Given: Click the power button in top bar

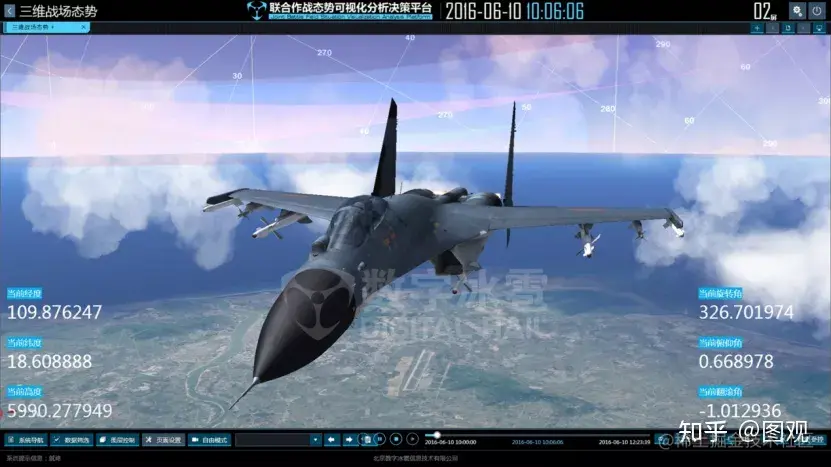Looking at the screenshot, I should click(x=817, y=10).
